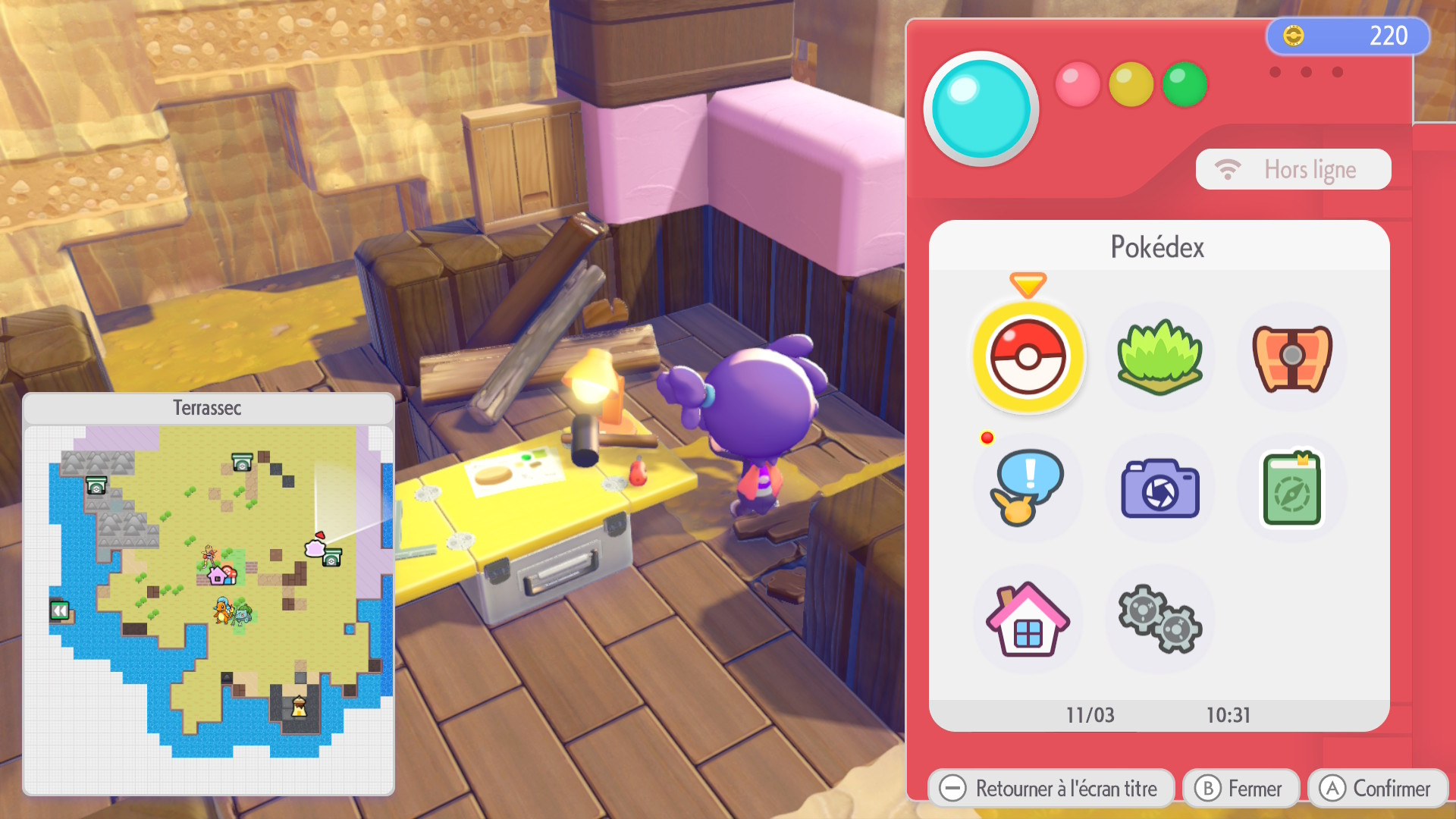Select the pink house icon
The image size is (1456, 819).
[1028, 620]
